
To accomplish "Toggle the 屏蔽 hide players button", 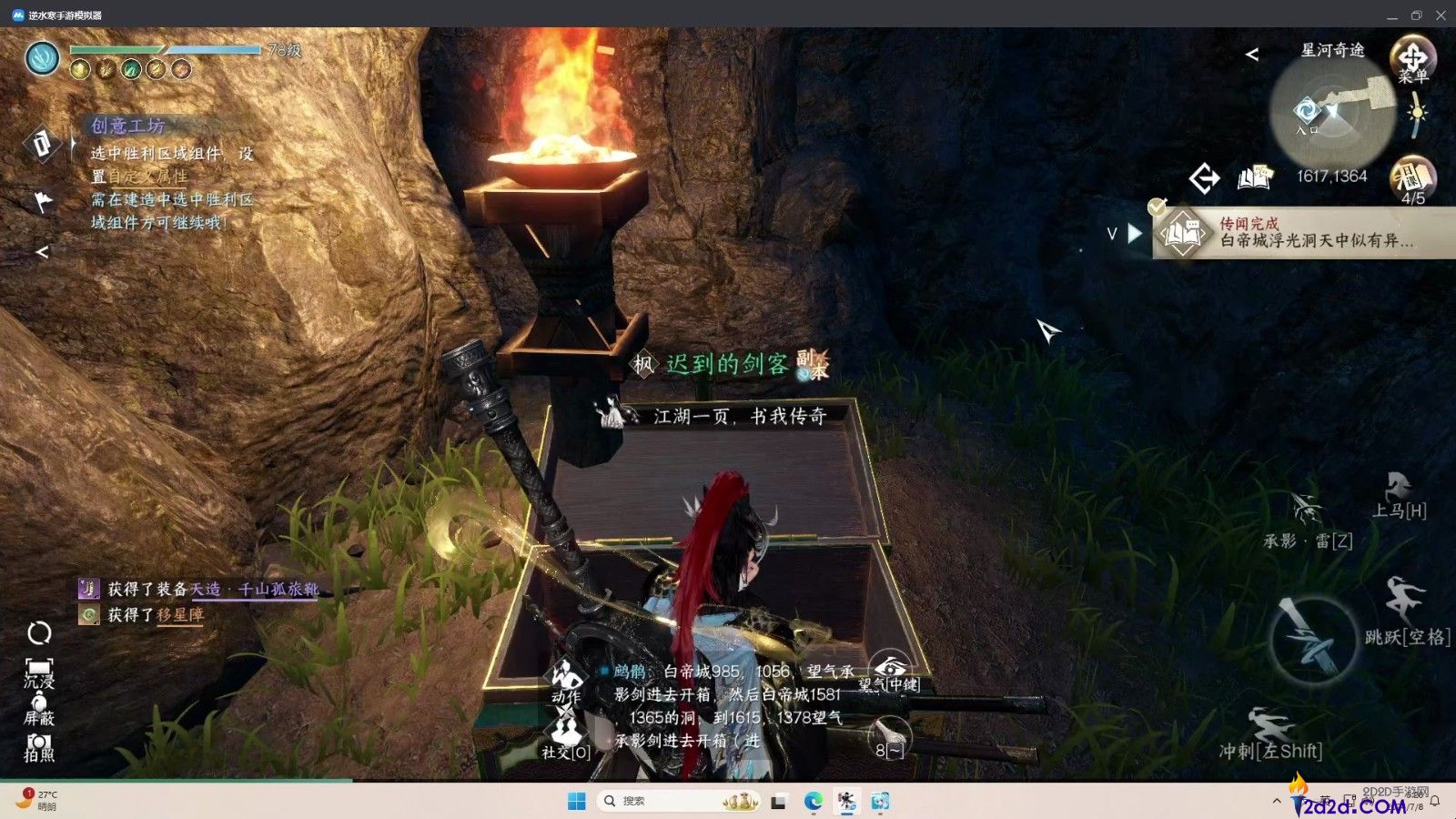I will coord(39,709).
